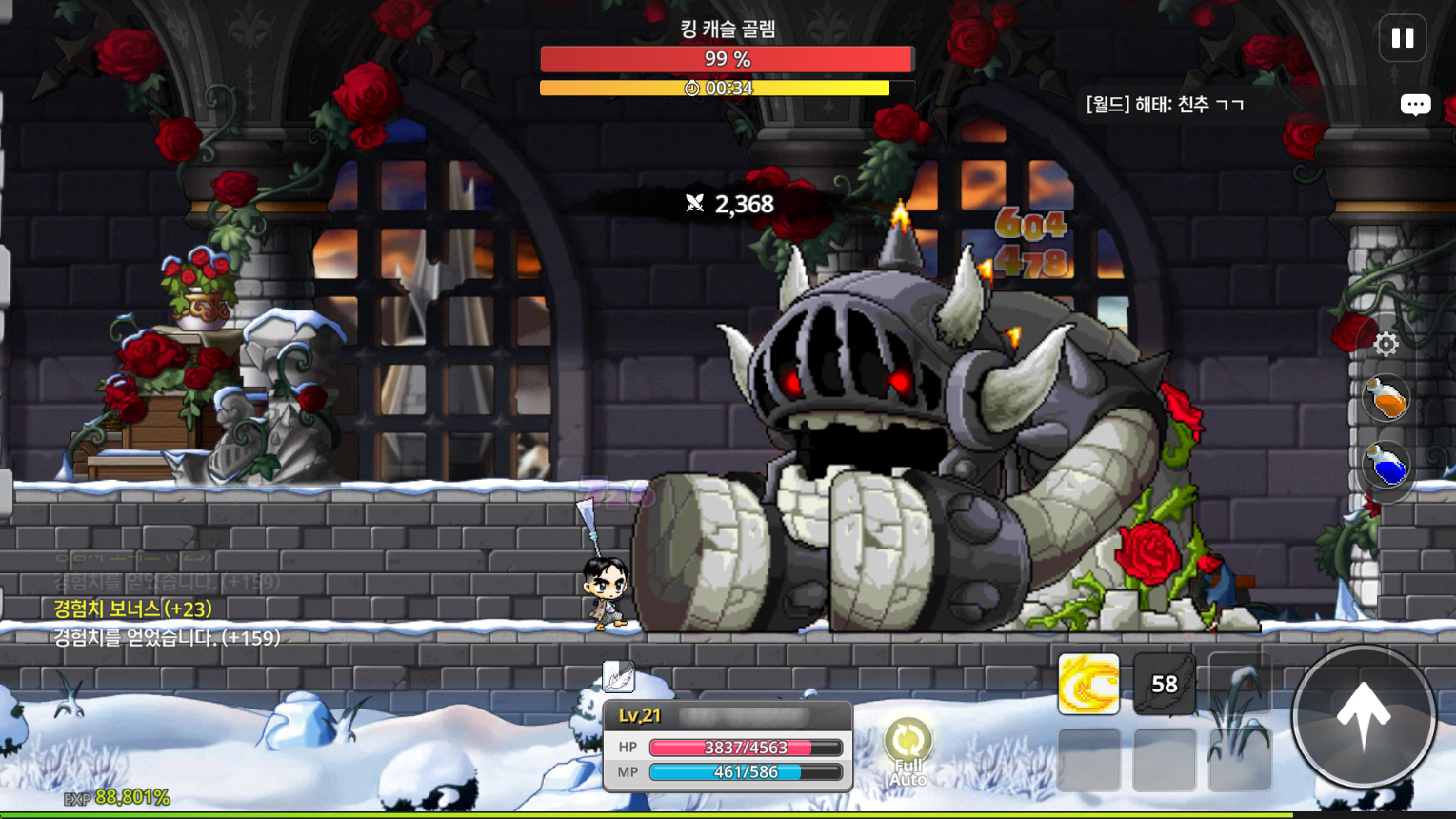Screen dimensions: 1456x819
Task: Tap the up-arrow jump button
Action: [1363, 717]
